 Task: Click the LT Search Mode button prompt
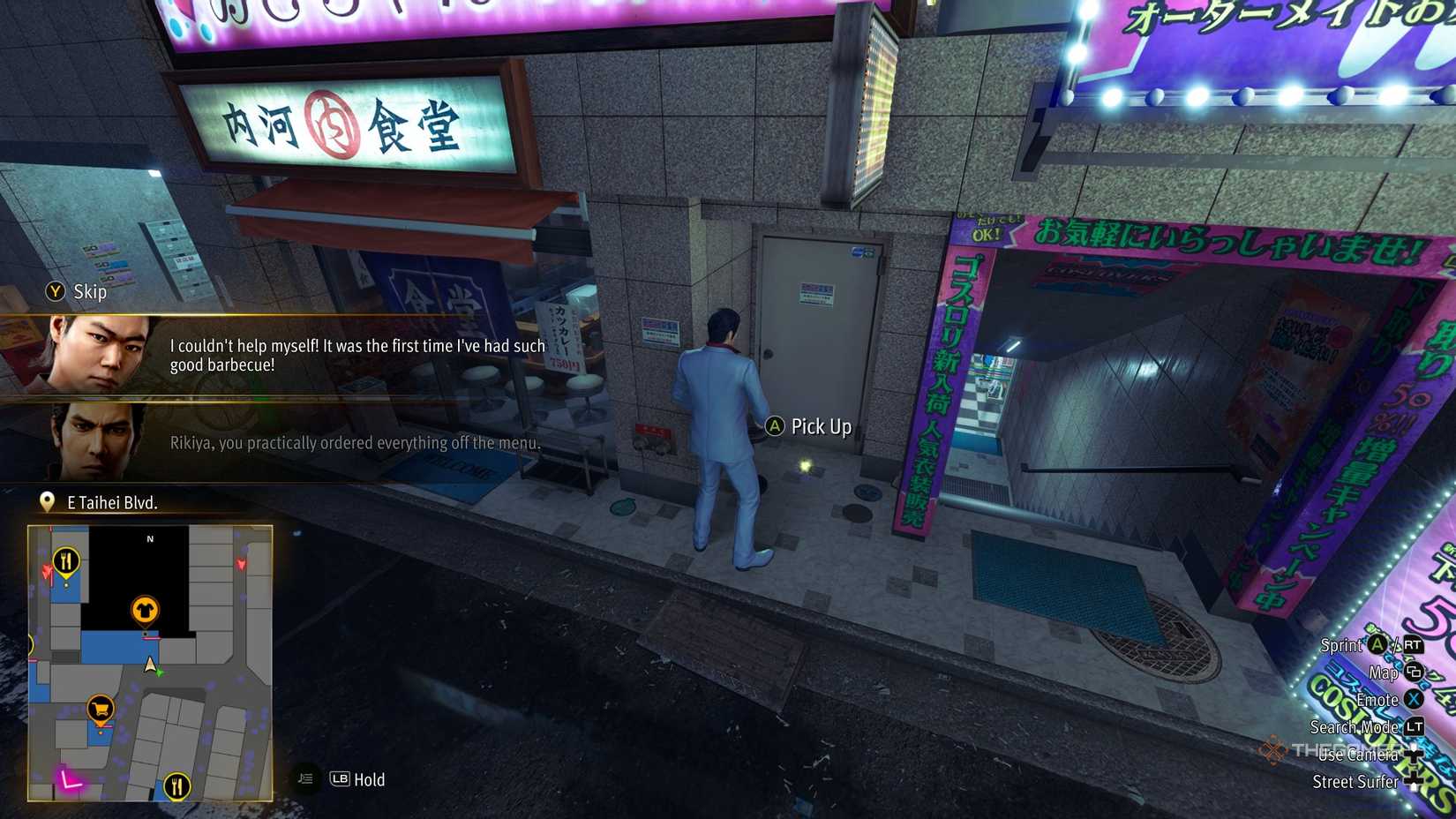click(1415, 728)
